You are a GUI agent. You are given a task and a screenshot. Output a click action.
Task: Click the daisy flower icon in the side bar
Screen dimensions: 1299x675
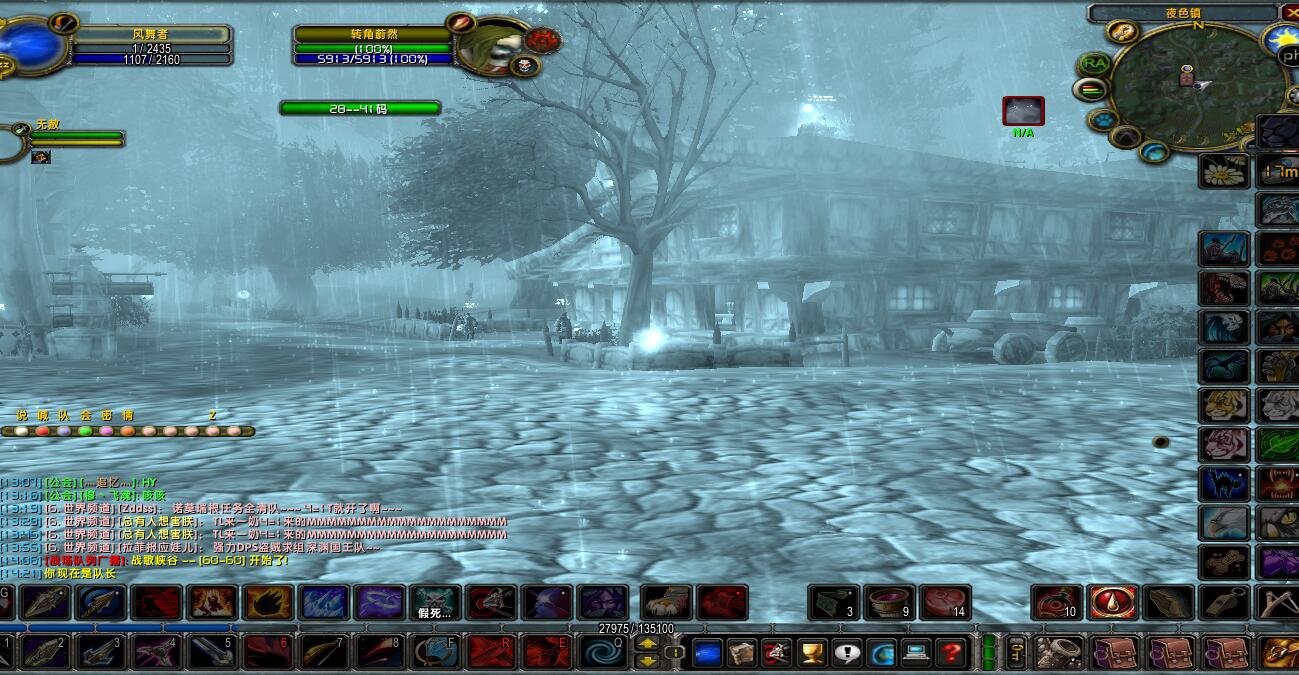(x=1224, y=171)
